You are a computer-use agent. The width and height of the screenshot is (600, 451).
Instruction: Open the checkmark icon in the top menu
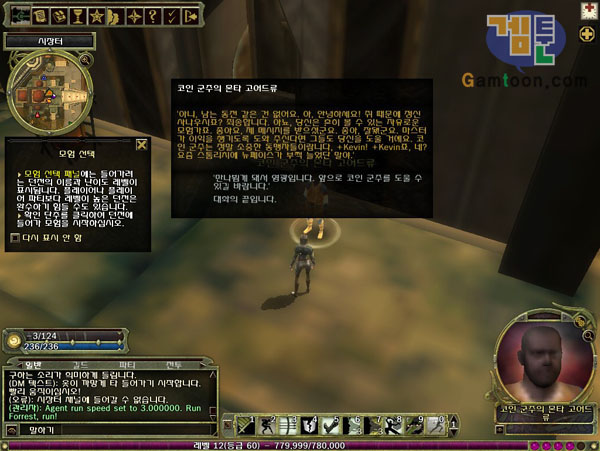pyautogui.click(x=169, y=17)
